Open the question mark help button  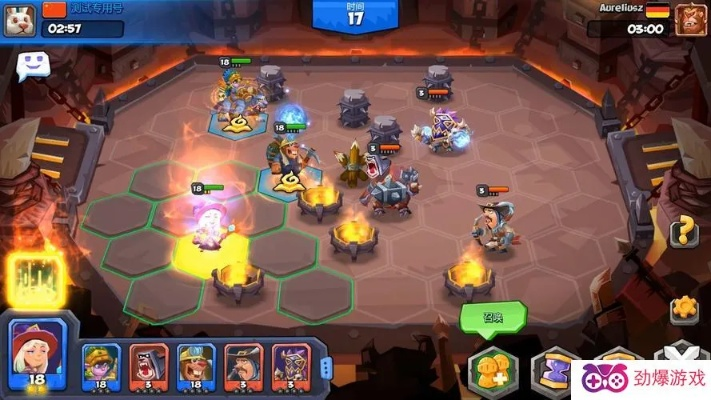[684, 232]
